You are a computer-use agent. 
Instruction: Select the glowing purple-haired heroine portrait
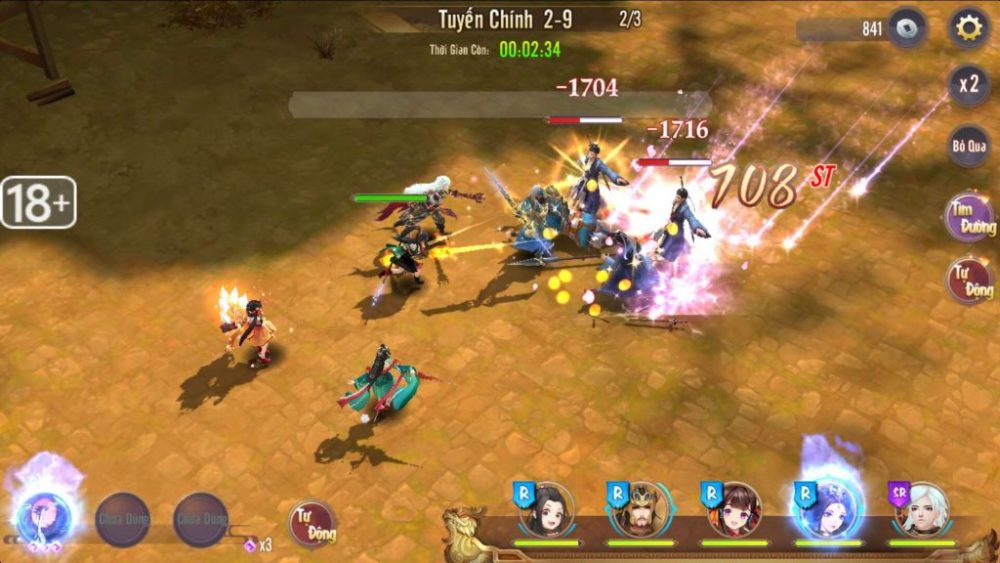coord(829,509)
